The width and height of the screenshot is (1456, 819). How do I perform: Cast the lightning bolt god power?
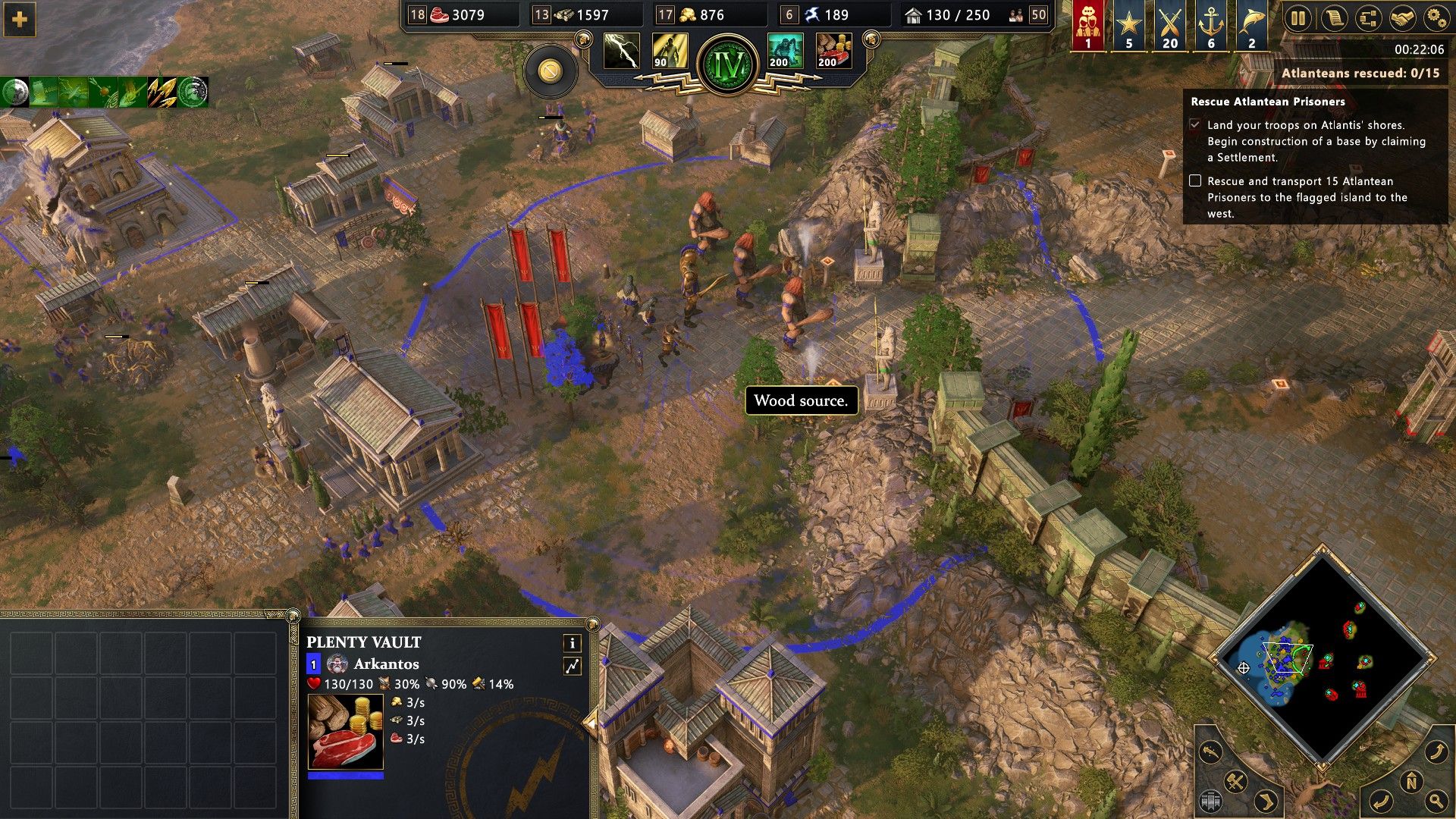click(622, 52)
